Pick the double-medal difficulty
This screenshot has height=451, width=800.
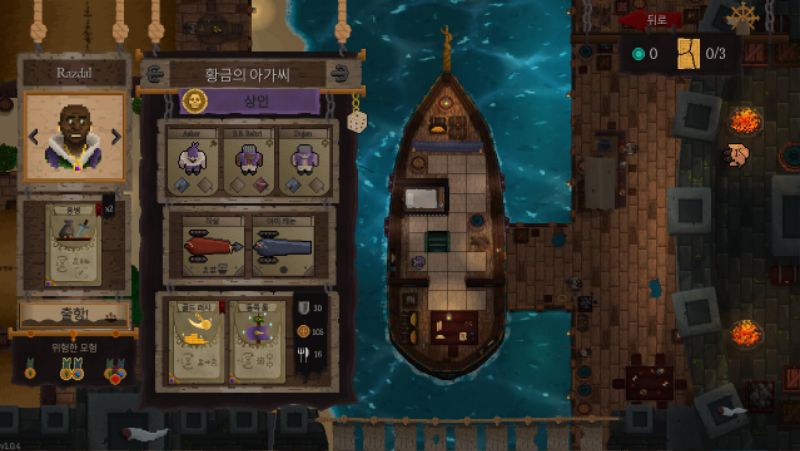(72, 371)
